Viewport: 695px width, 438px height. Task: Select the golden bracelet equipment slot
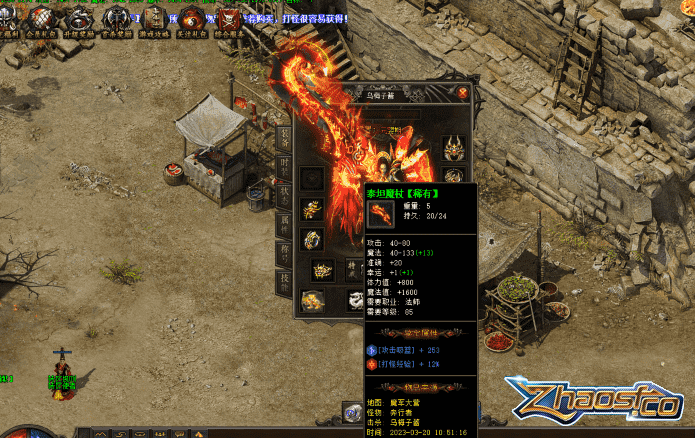[313, 210]
